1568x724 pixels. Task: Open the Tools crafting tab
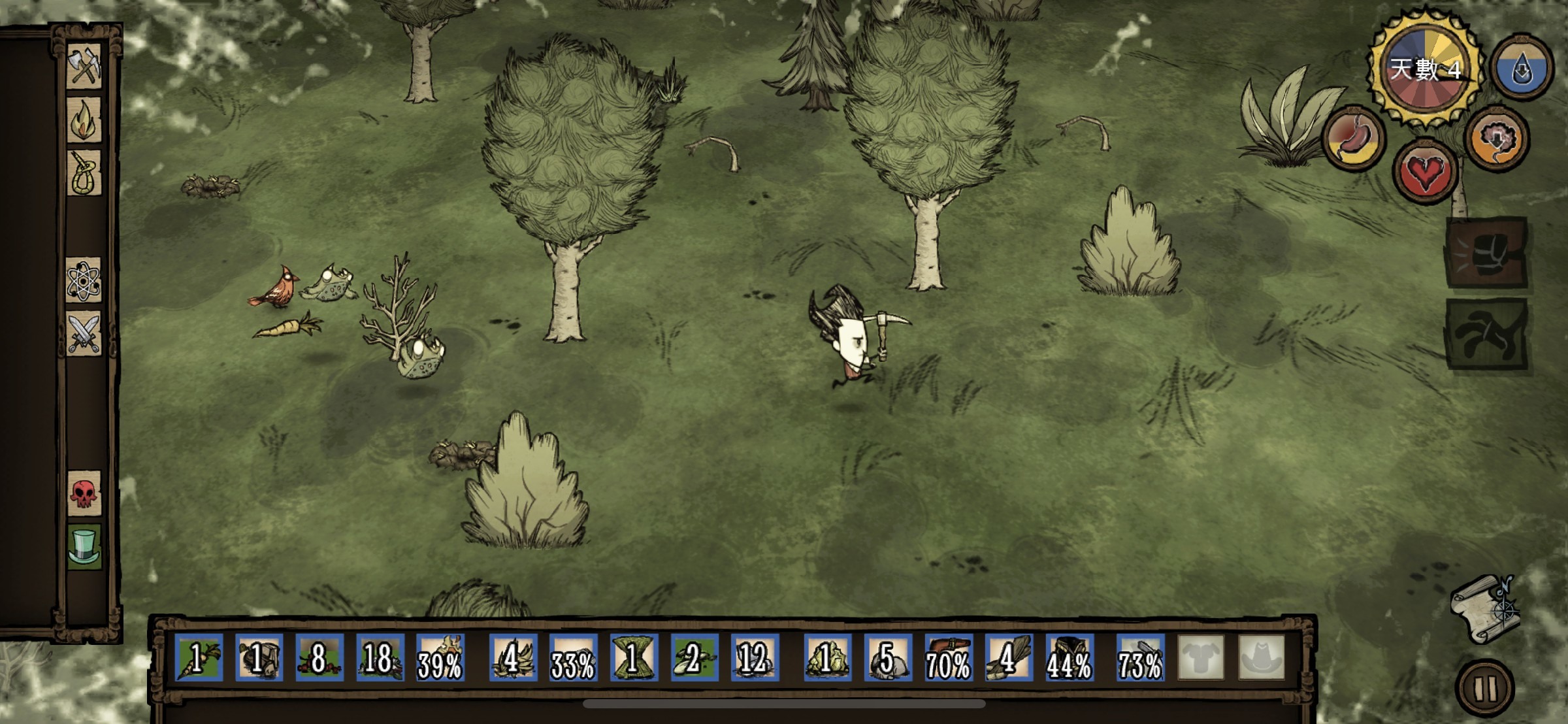tap(84, 65)
